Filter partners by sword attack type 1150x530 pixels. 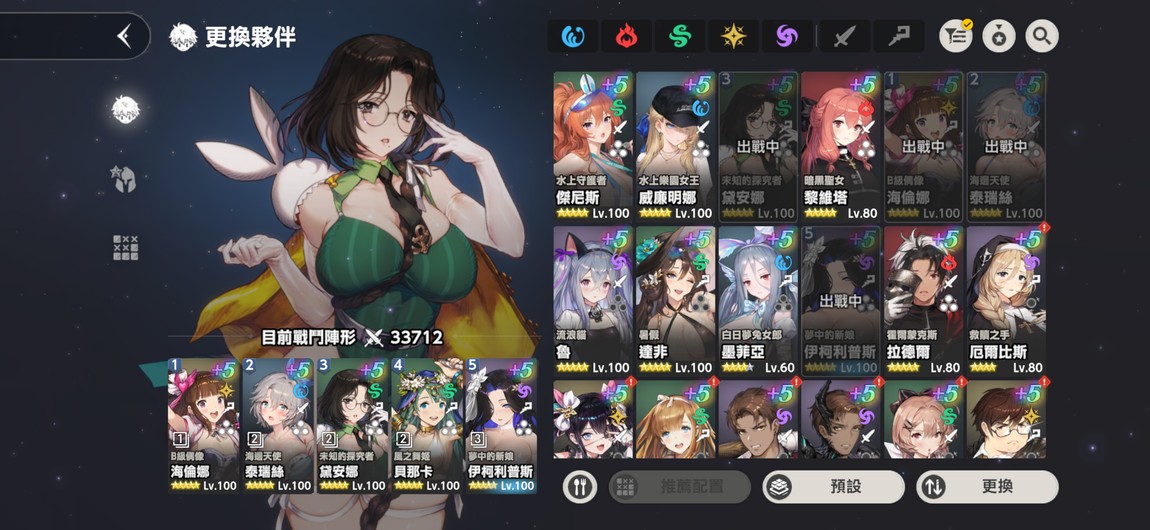coord(844,37)
